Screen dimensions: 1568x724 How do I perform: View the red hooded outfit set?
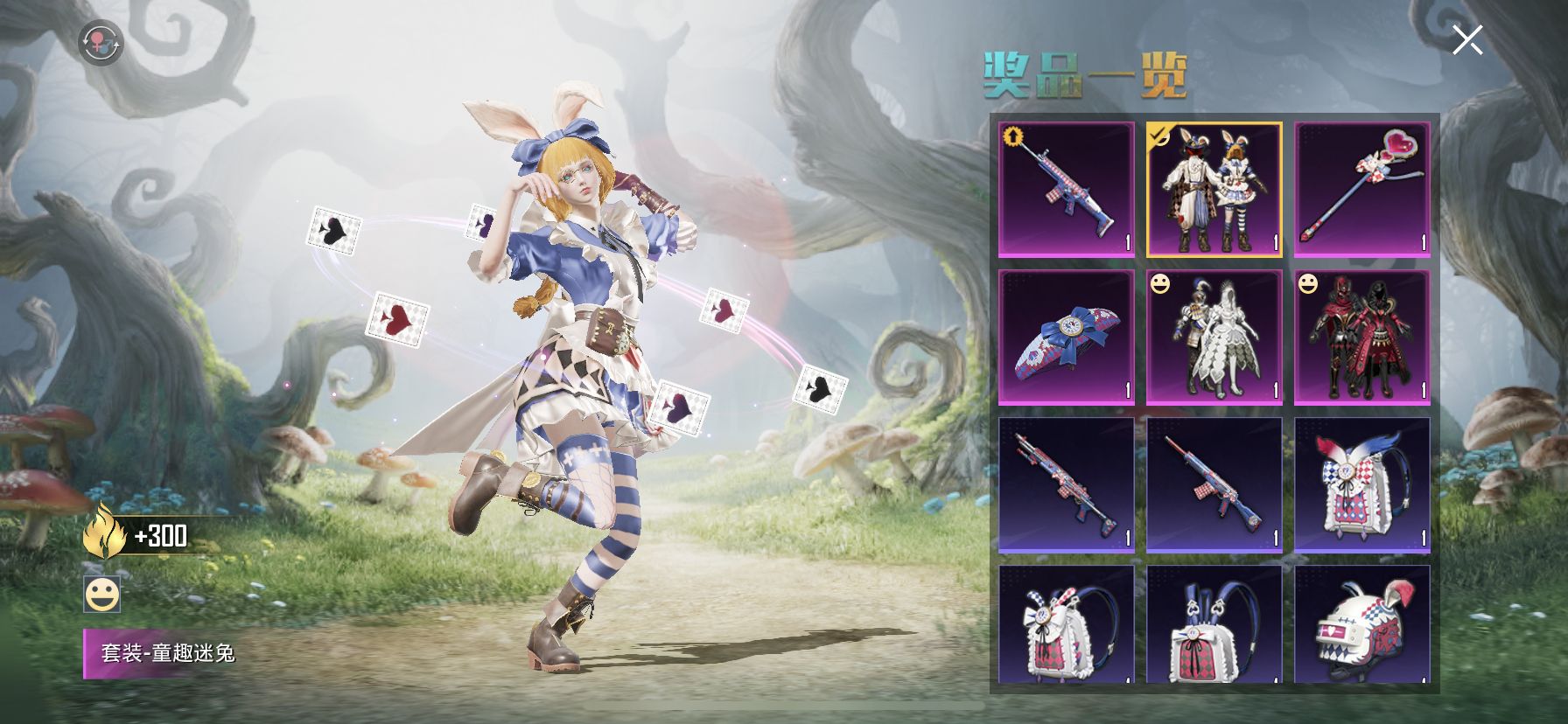[x=1361, y=338]
